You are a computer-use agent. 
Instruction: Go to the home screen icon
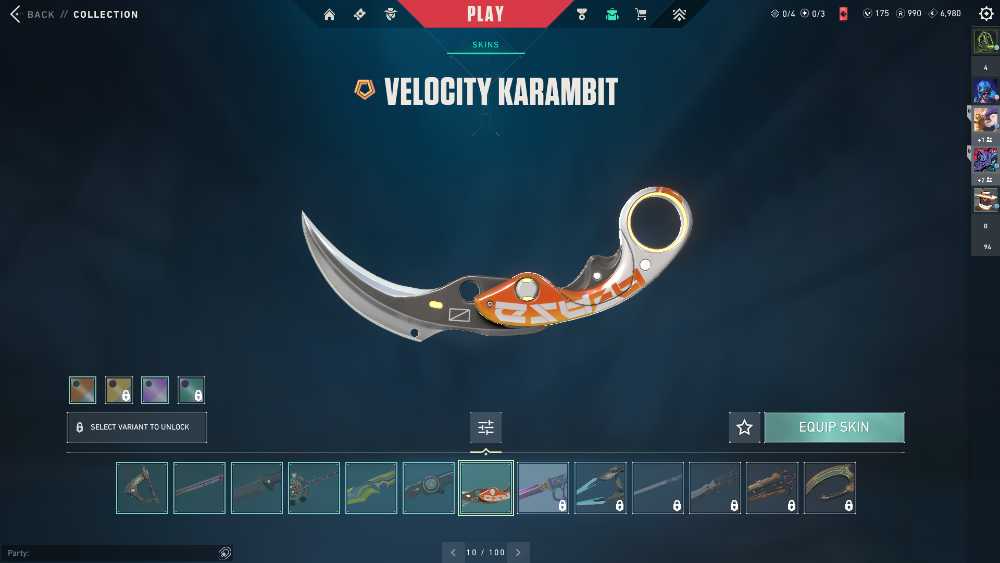click(329, 14)
